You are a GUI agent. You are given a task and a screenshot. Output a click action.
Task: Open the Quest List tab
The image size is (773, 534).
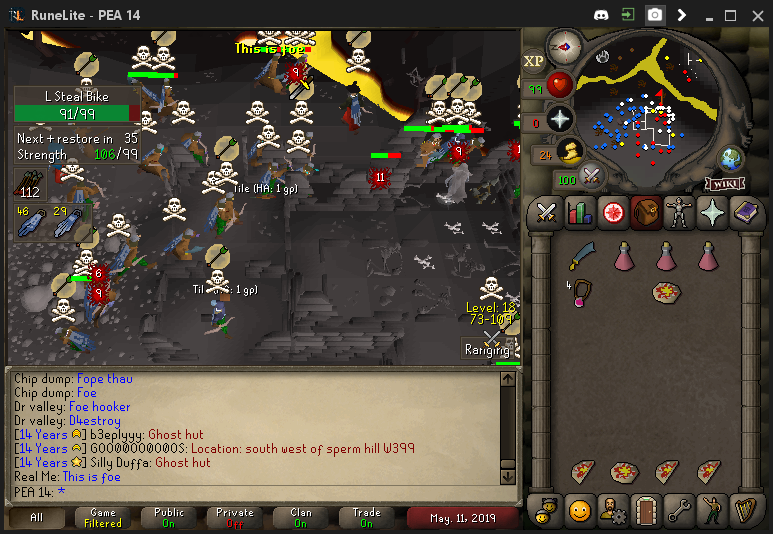pyautogui.click(x=612, y=213)
